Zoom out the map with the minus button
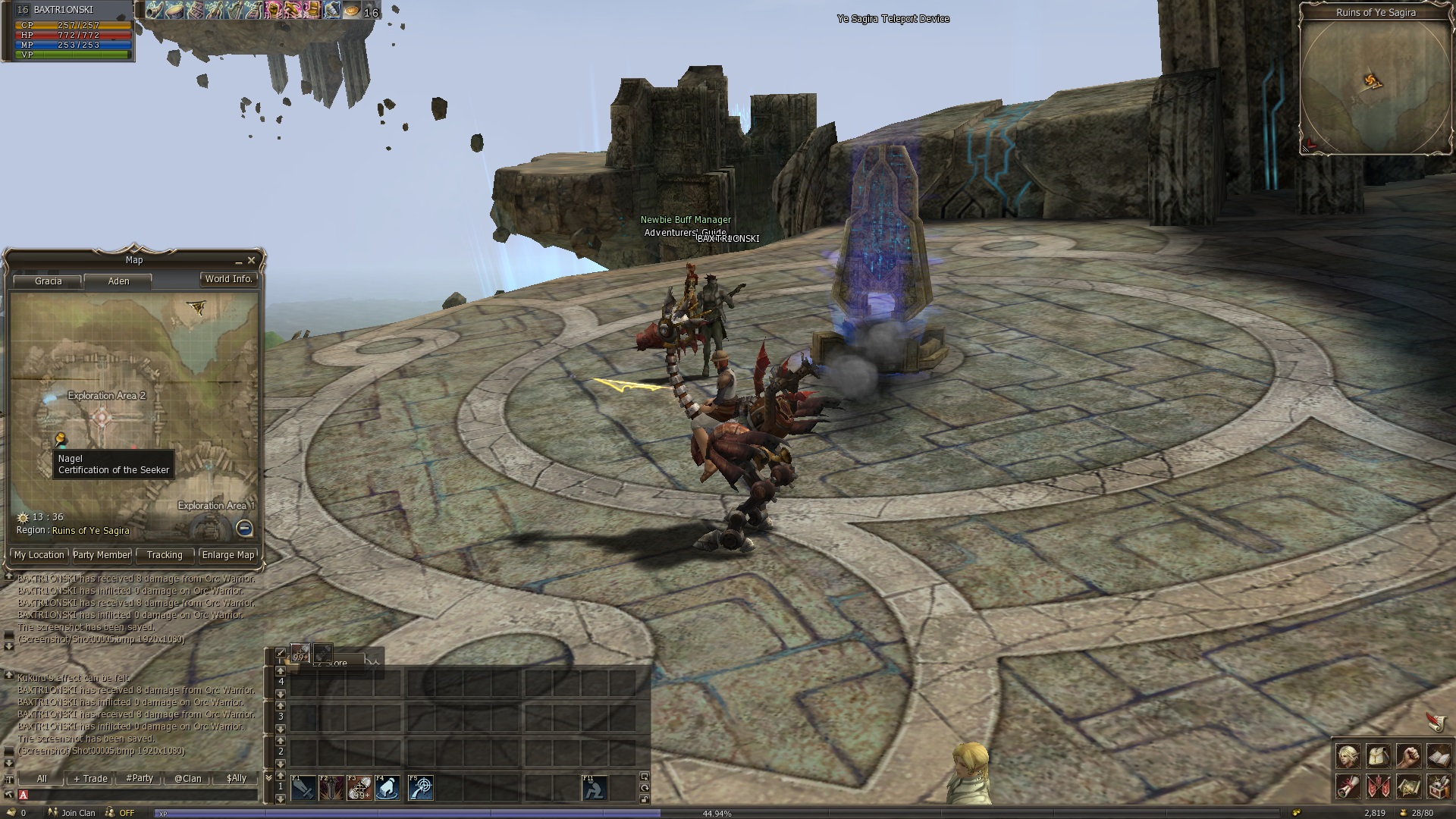The width and height of the screenshot is (1456, 819). [244, 528]
